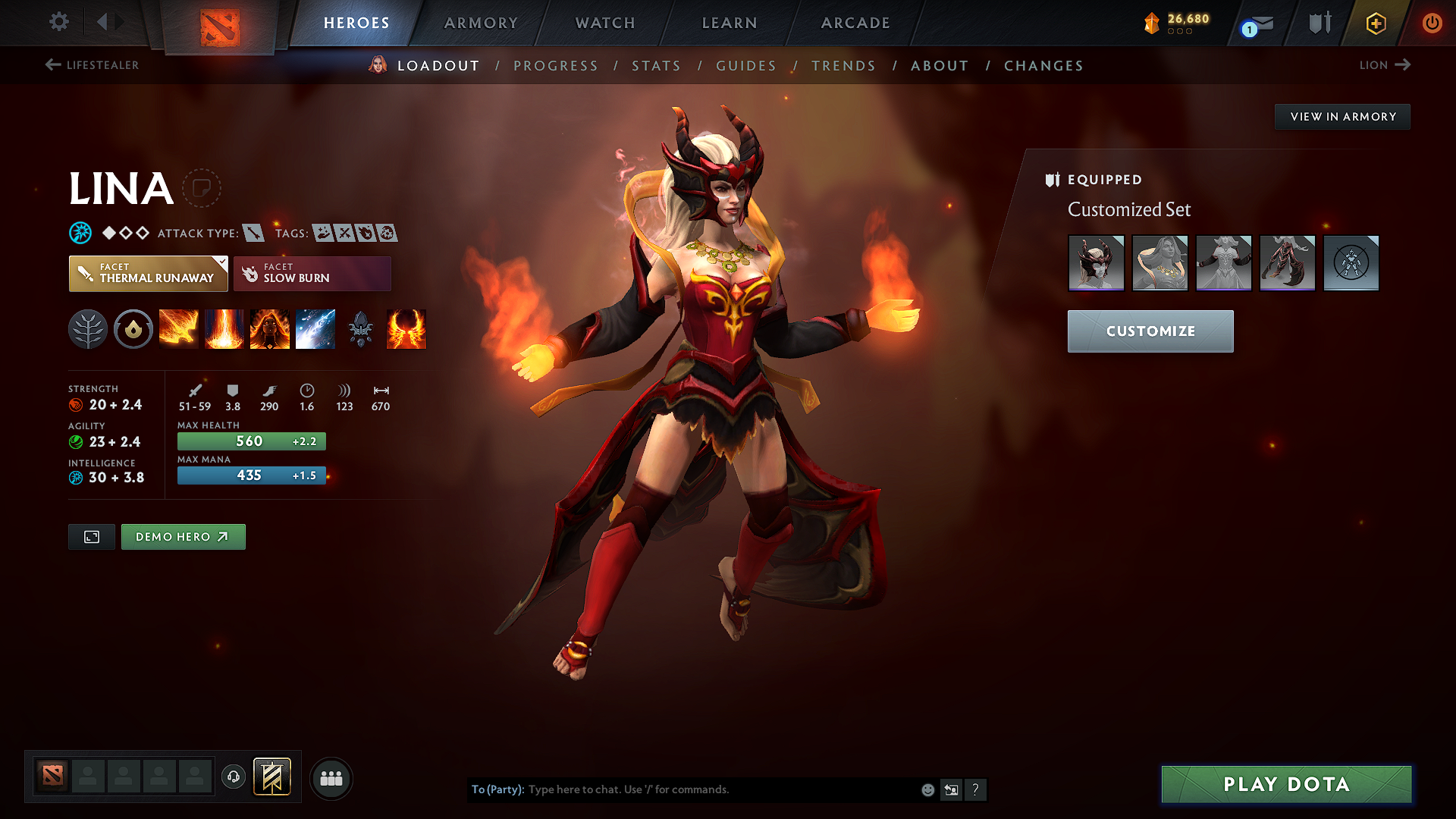Screen dimensions: 1456x819
Task: Click the Max Health bar
Action: 251,441
